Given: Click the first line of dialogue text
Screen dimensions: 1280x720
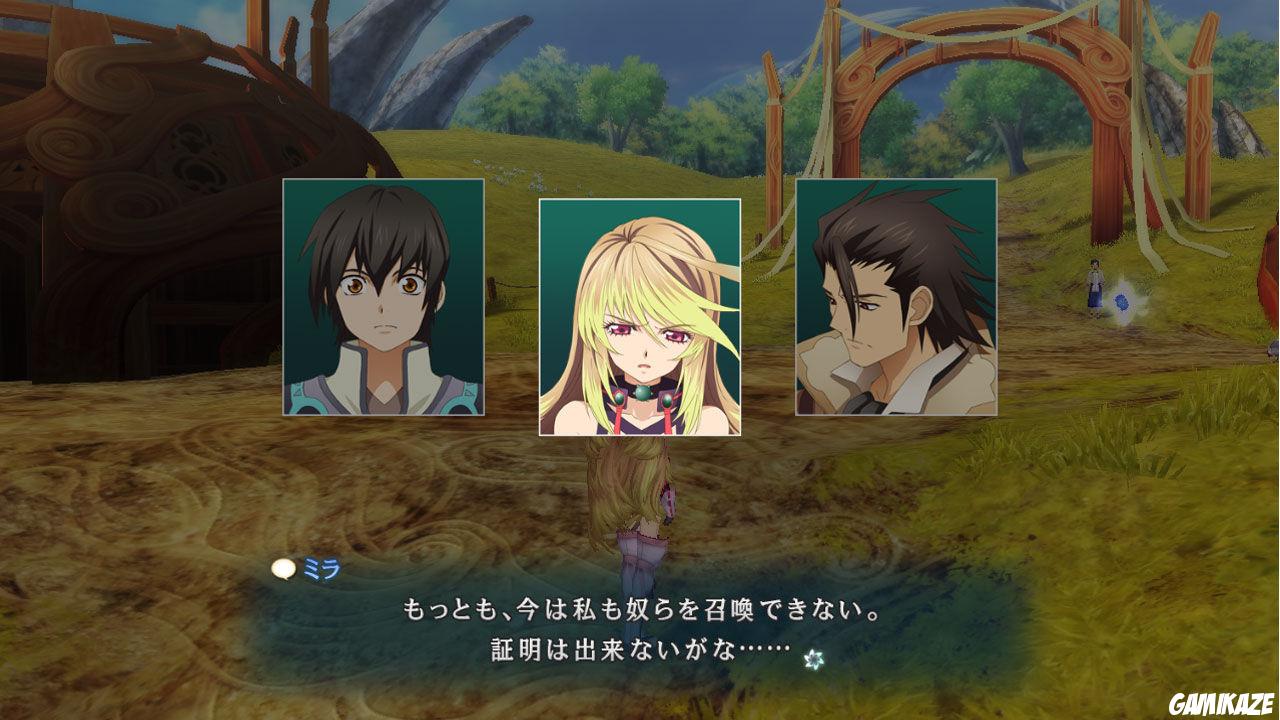Looking at the screenshot, I should tap(640, 608).
